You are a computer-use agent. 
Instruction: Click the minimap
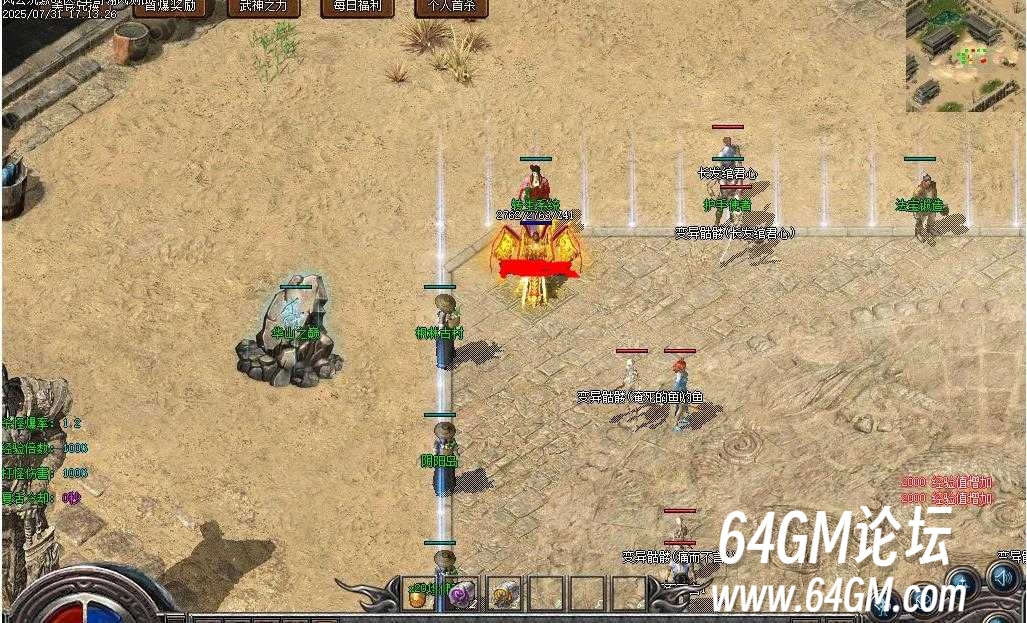tap(965, 55)
